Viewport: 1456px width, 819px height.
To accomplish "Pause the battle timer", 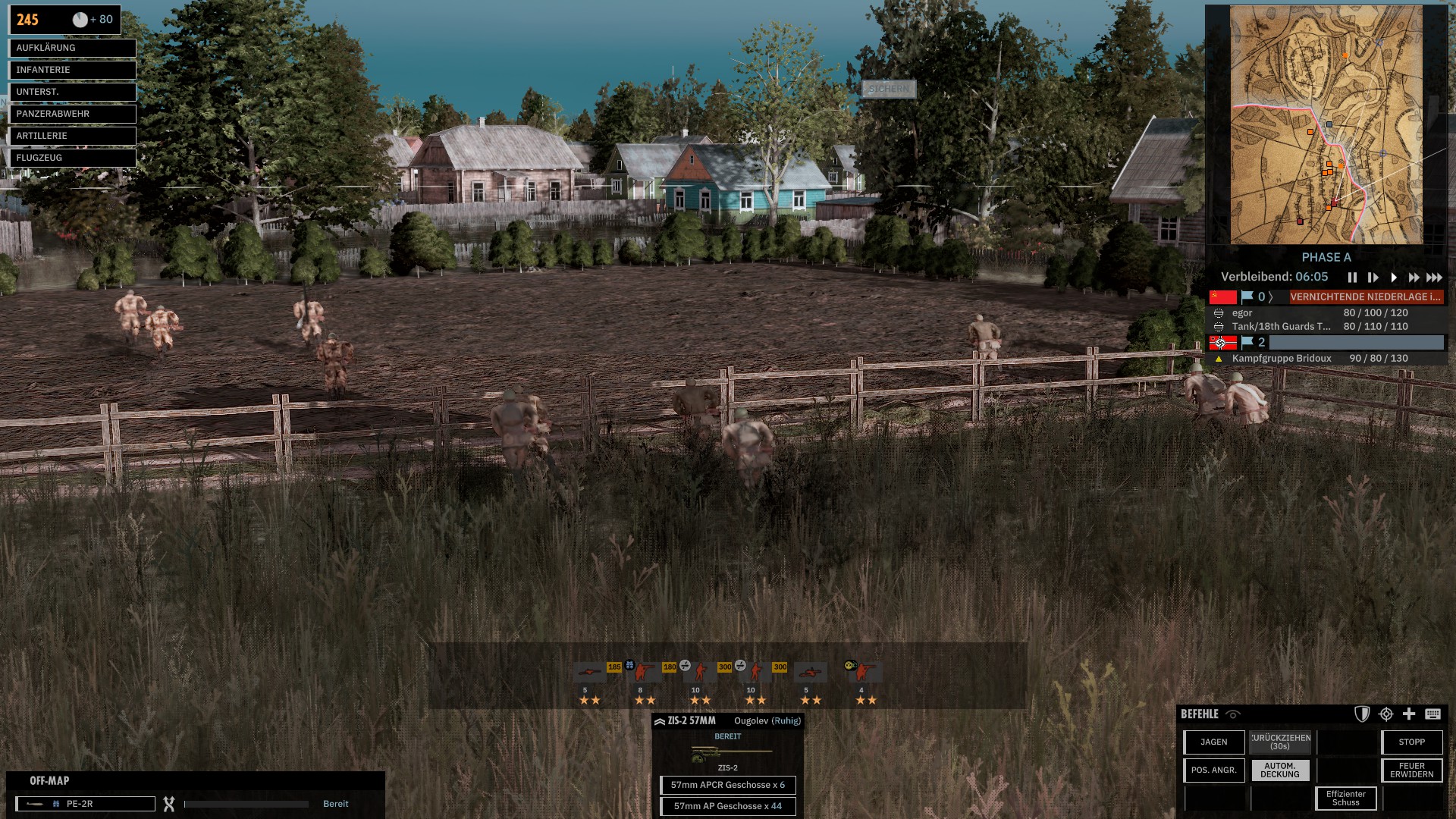I will coord(1352,278).
